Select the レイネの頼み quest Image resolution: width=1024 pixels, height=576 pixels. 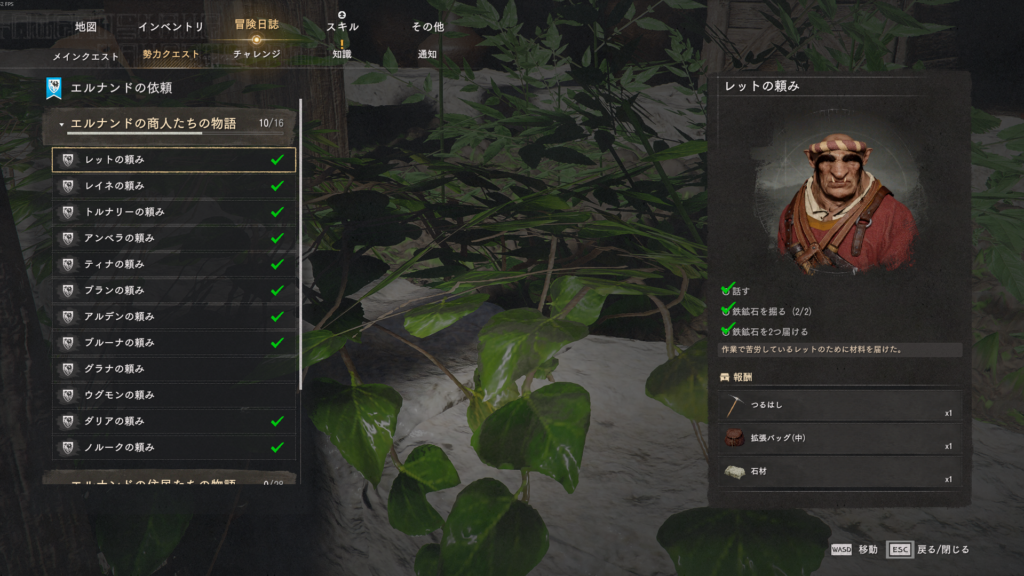(x=173, y=186)
